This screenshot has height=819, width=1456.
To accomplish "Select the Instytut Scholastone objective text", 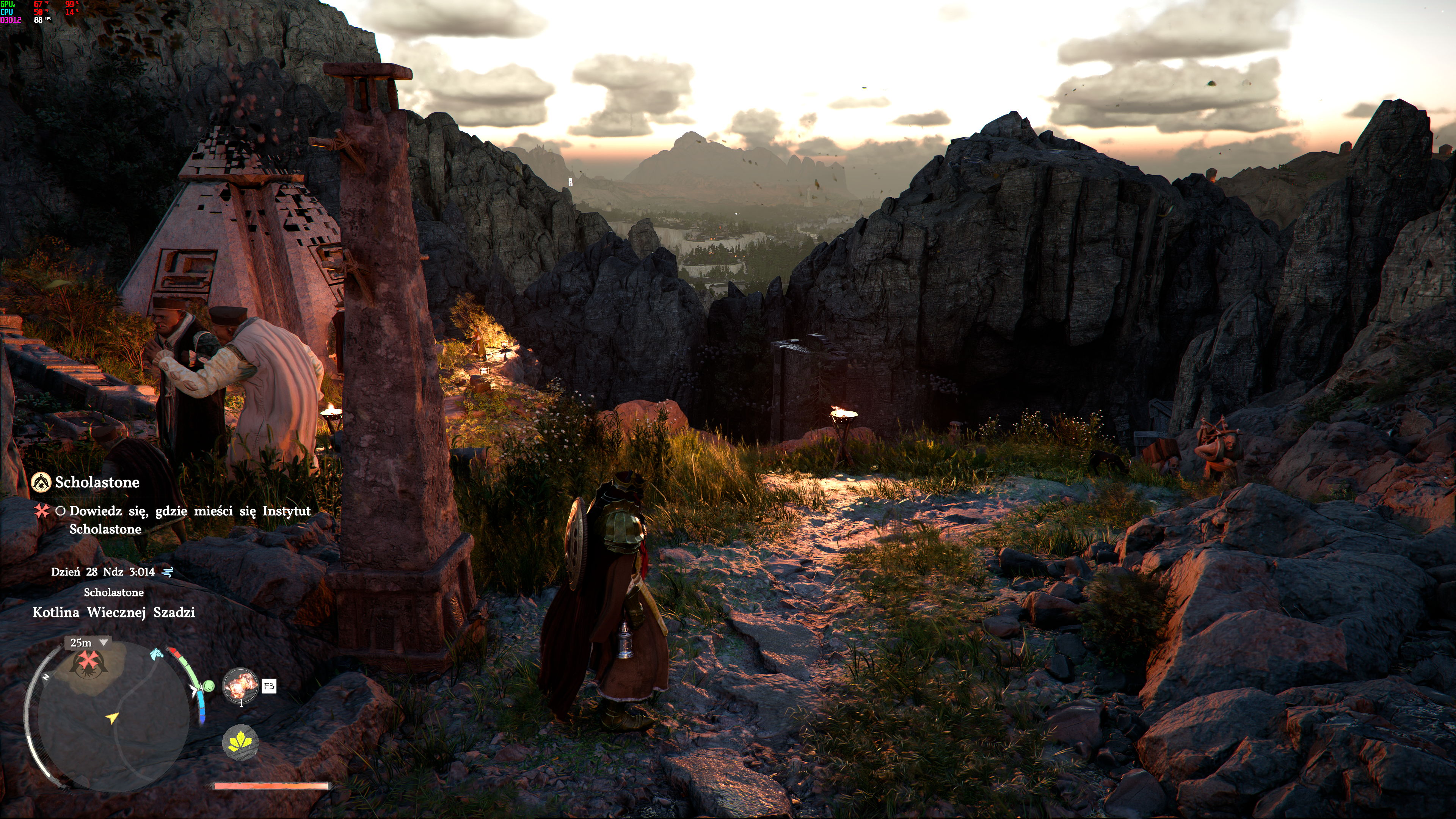I will click(x=189, y=519).
